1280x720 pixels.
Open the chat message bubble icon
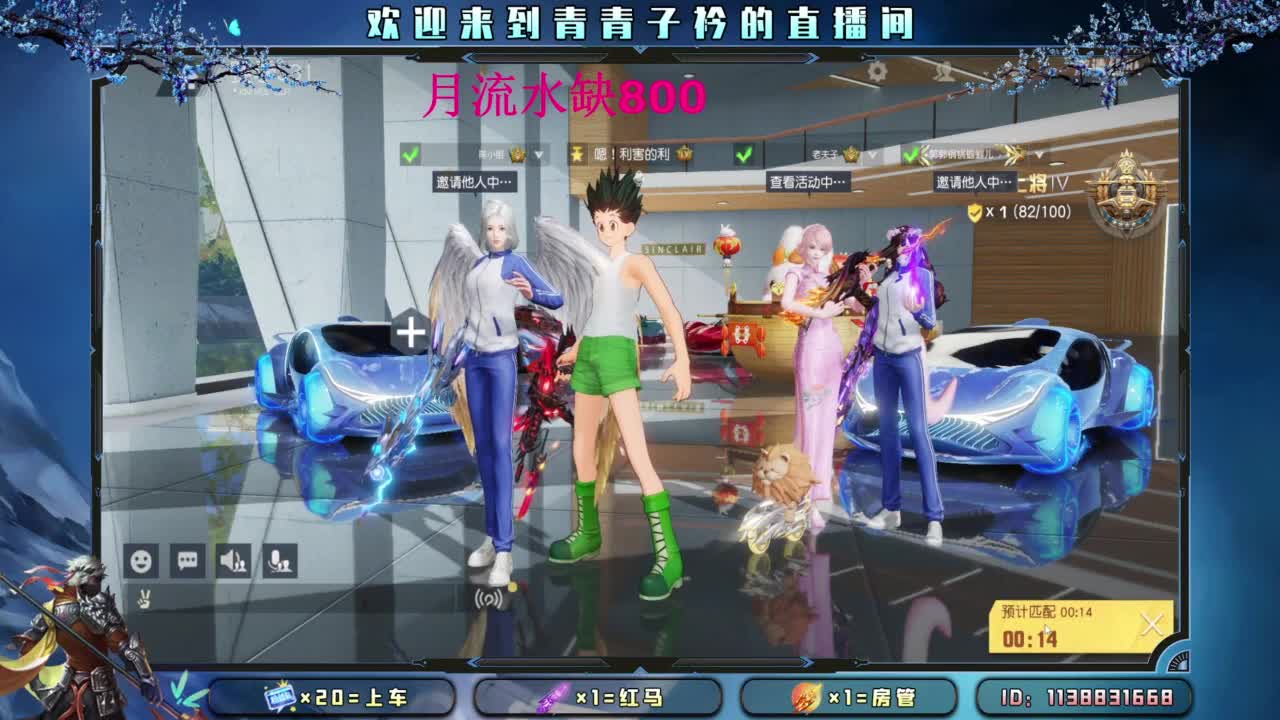(185, 562)
